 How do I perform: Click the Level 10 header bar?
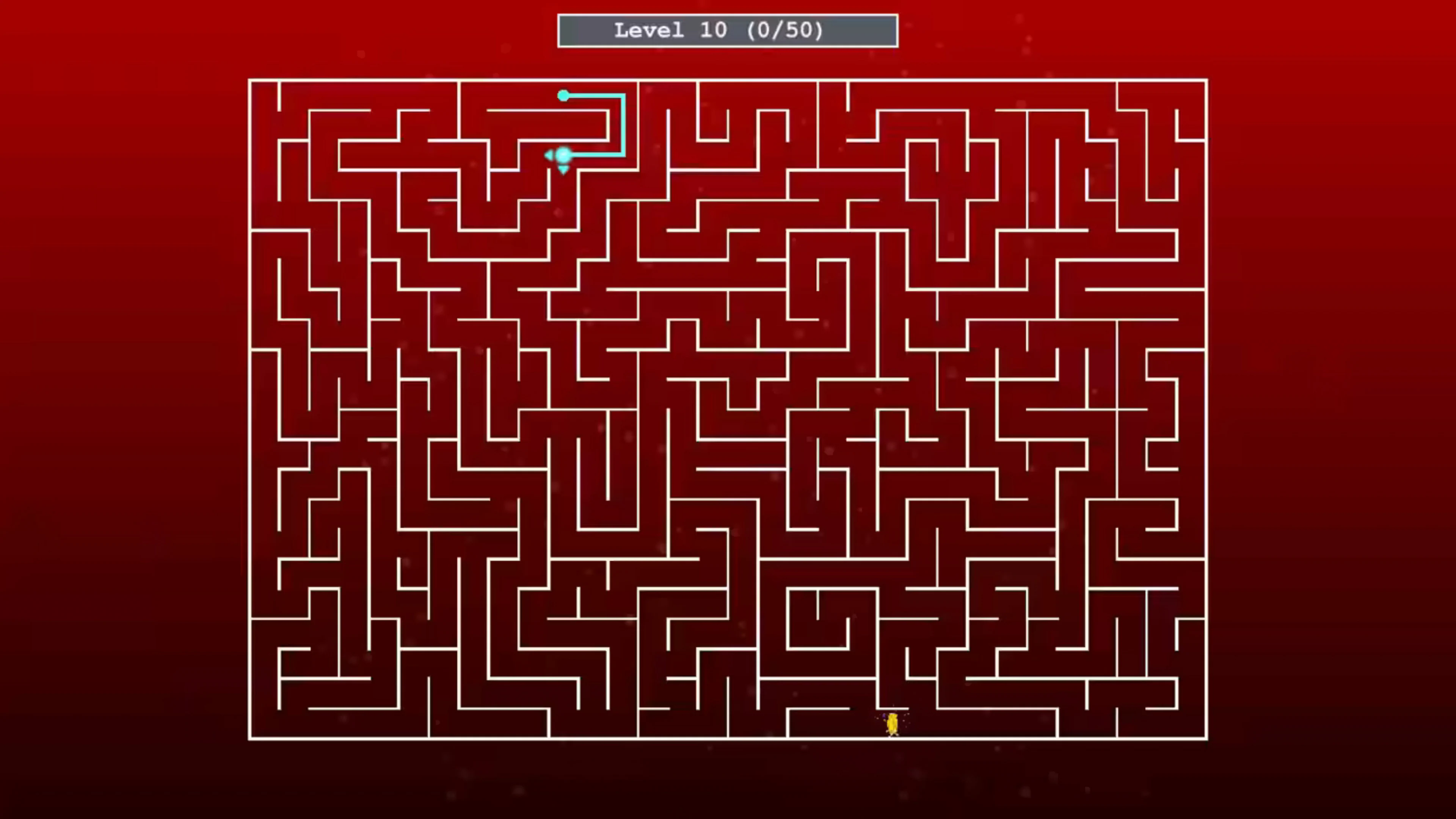[x=727, y=30]
